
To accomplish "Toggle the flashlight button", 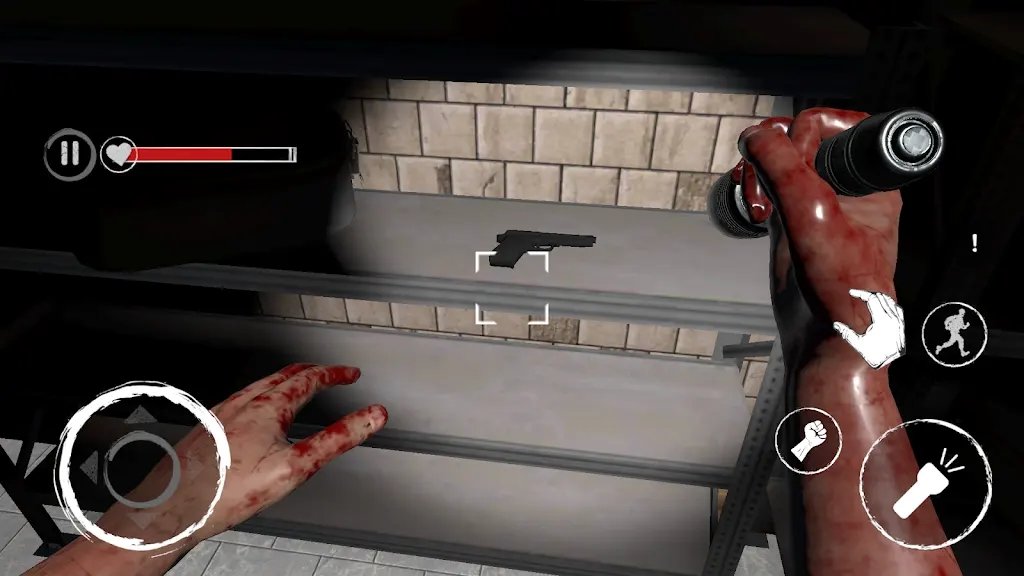I will 925,484.
